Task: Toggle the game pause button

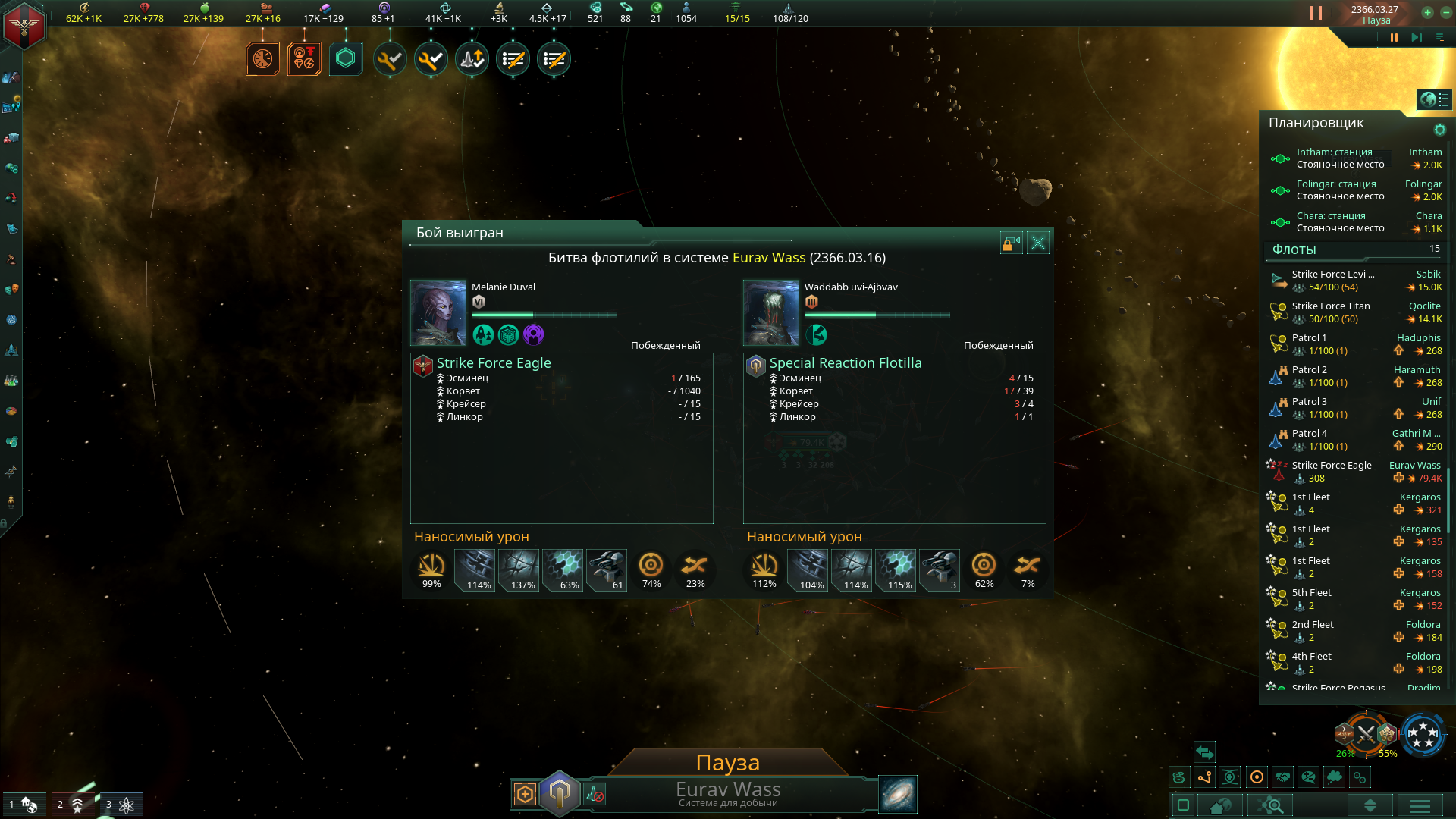Action: 1394,37
